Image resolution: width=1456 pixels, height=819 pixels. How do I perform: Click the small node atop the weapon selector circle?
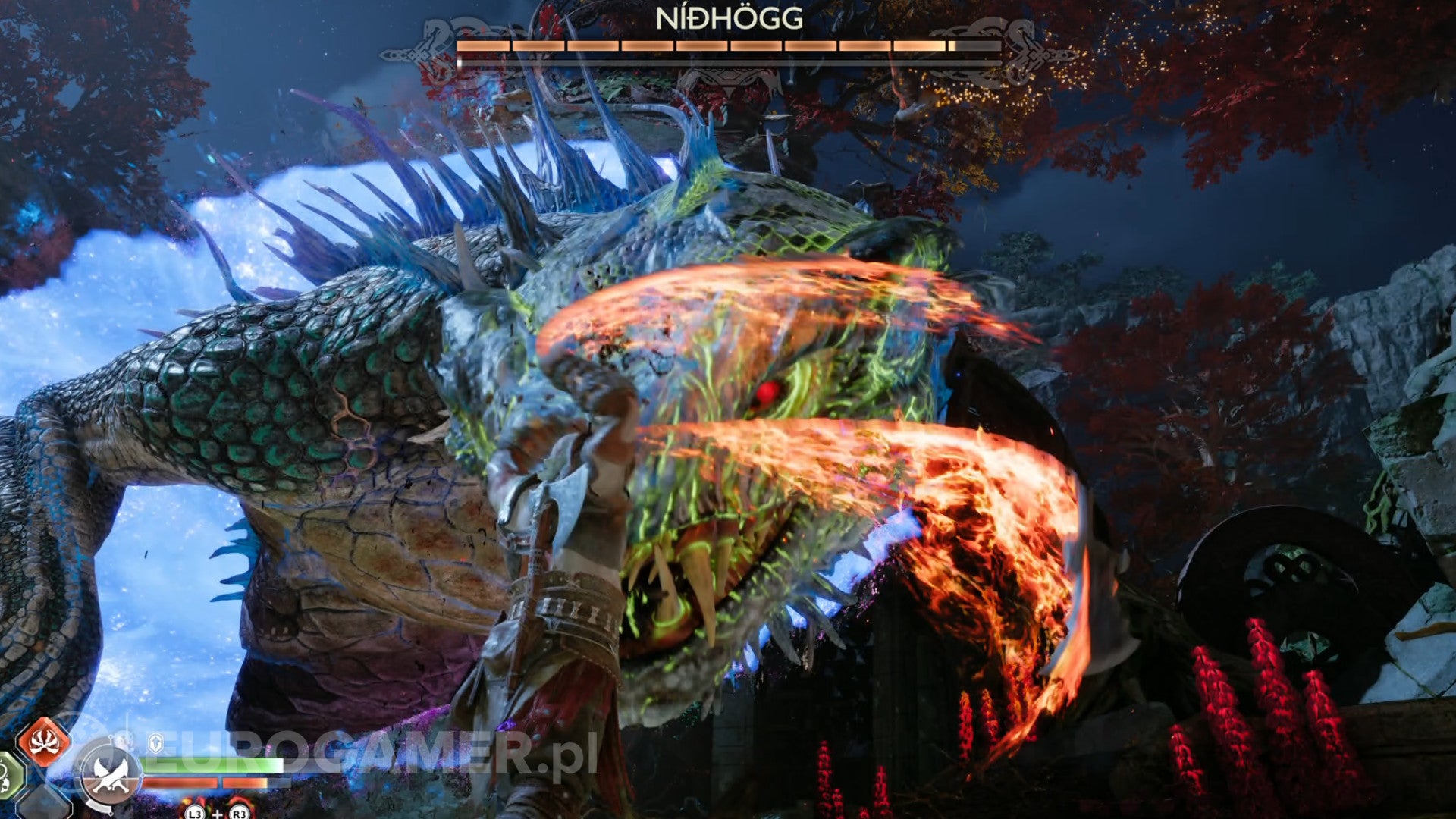pos(111,737)
